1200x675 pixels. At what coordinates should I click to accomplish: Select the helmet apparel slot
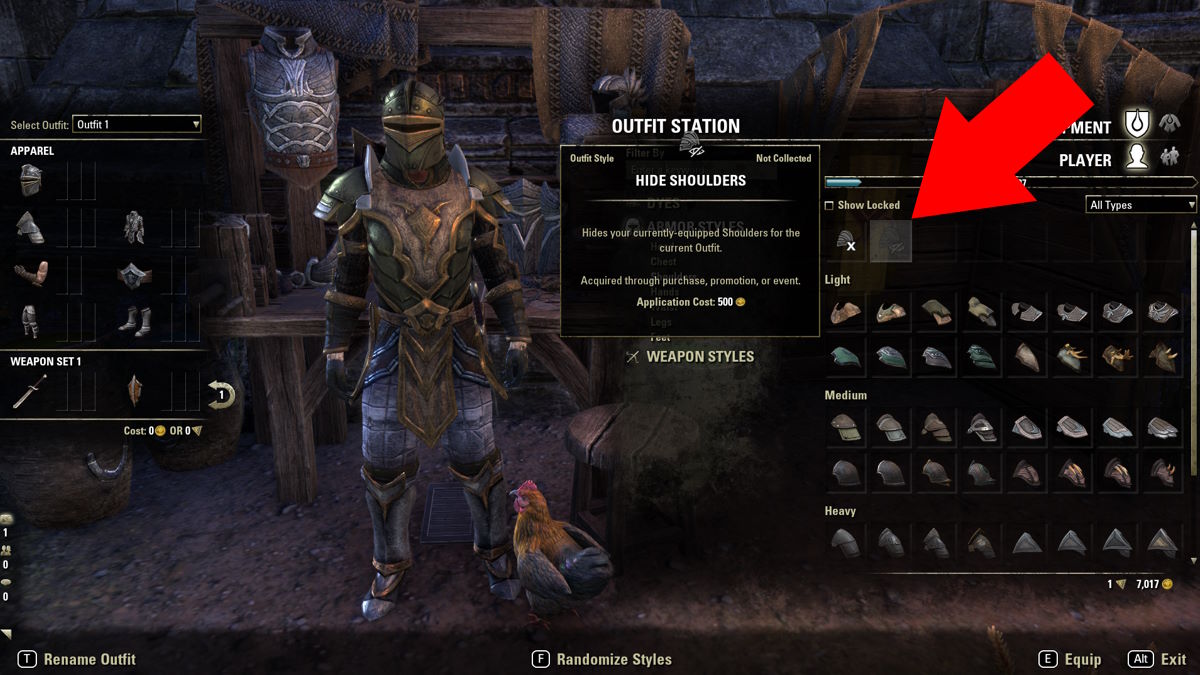pos(30,181)
